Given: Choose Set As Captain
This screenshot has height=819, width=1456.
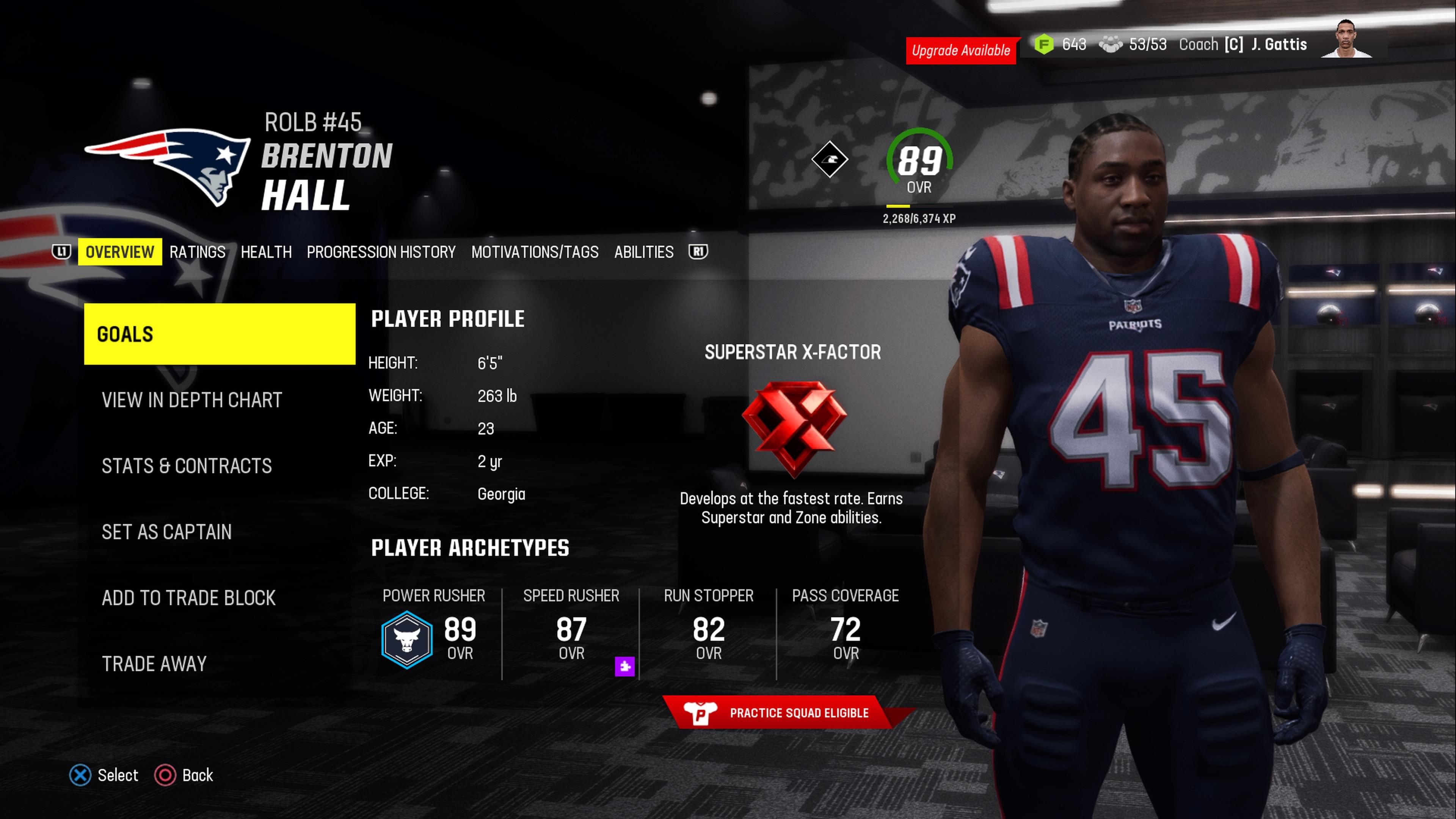Looking at the screenshot, I should [167, 532].
